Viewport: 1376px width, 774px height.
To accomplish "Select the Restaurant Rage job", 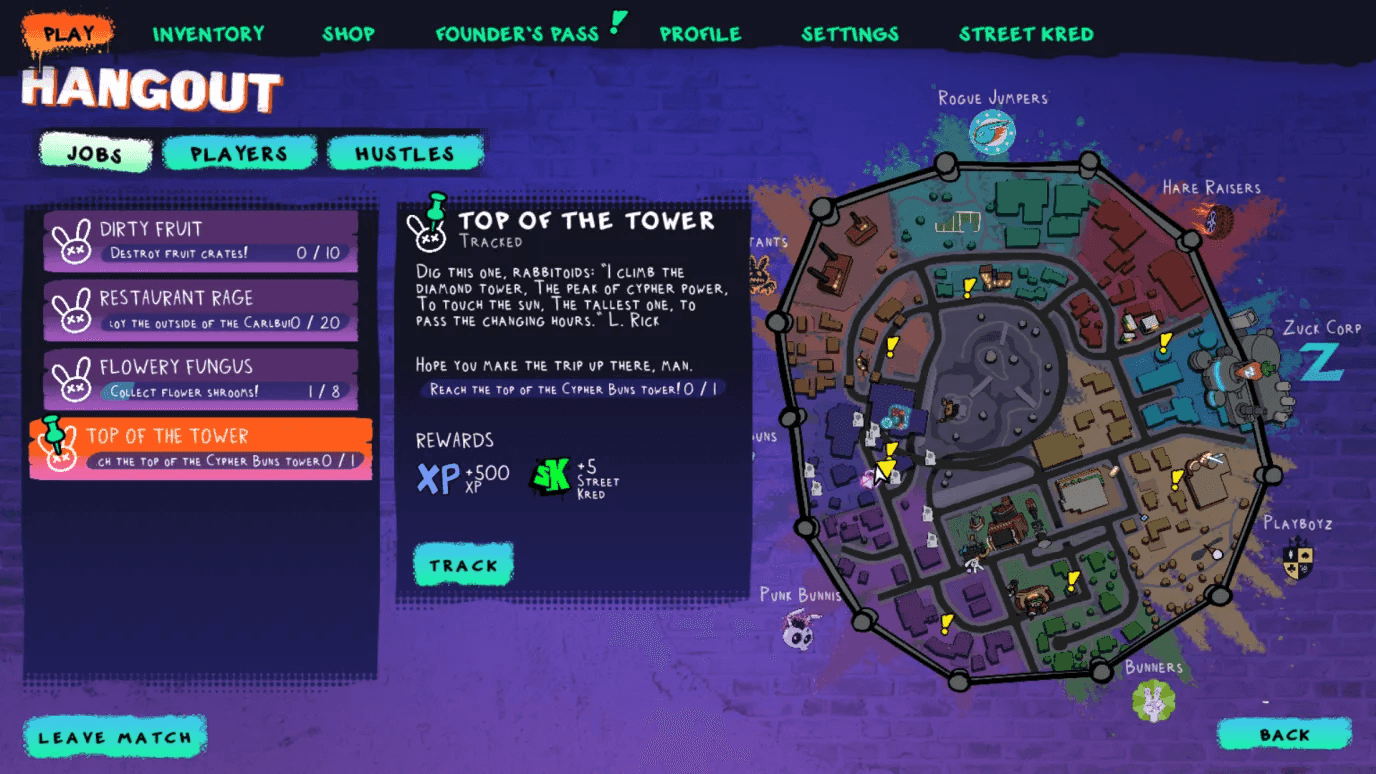I will click(201, 310).
